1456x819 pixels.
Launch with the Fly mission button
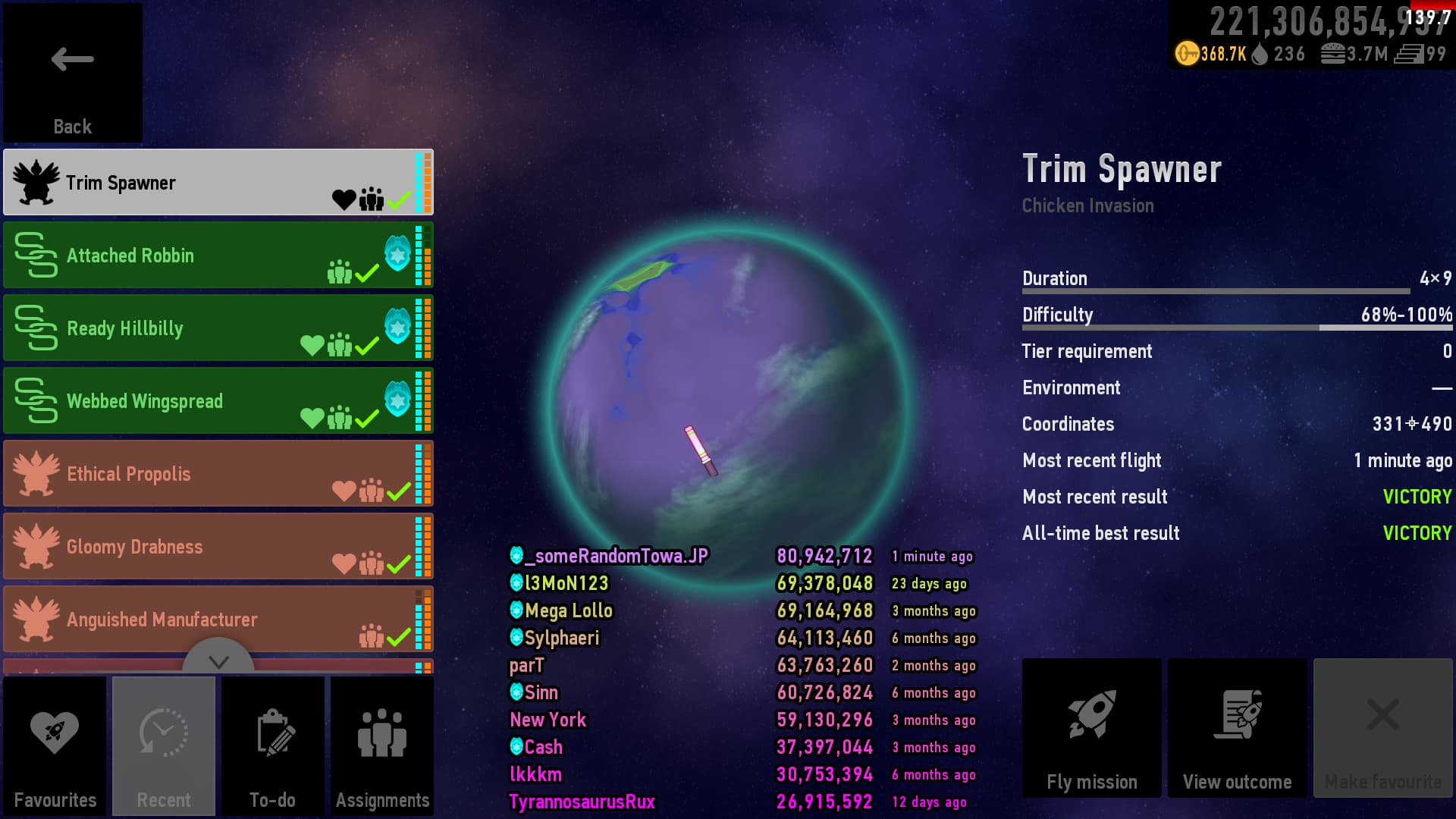1091,728
